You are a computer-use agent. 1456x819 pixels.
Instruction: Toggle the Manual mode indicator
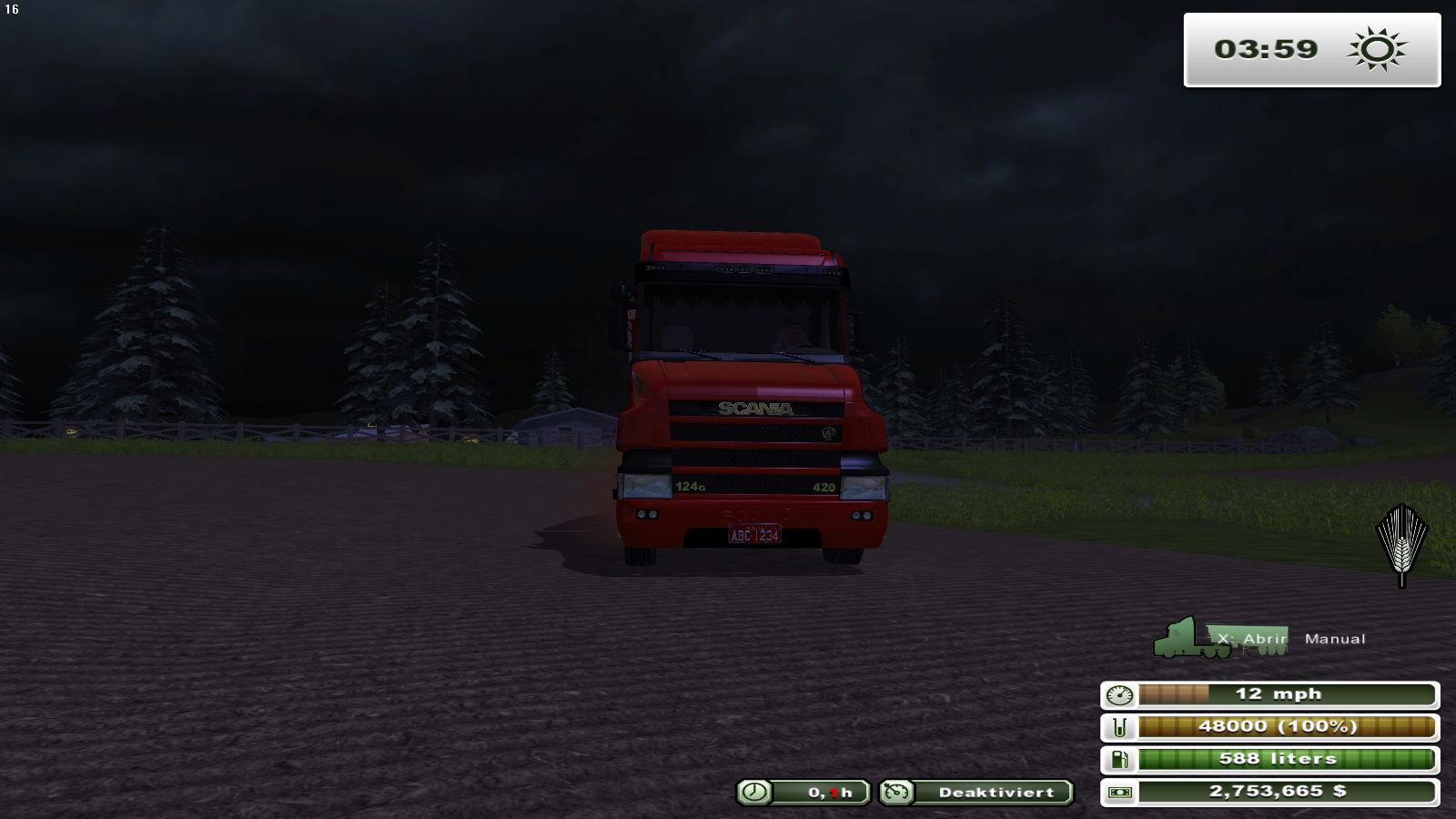(x=1335, y=638)
